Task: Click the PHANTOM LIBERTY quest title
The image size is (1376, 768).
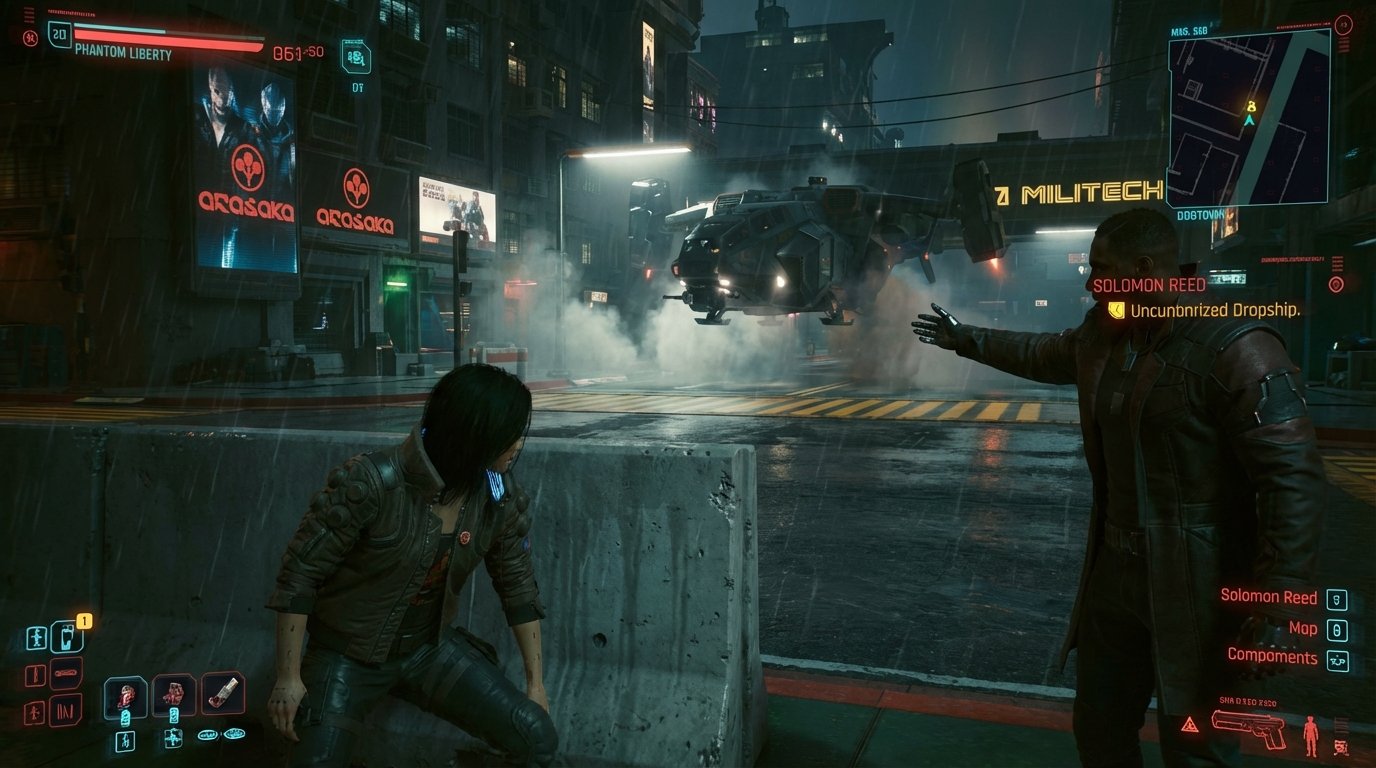Action: pos(122,53)
